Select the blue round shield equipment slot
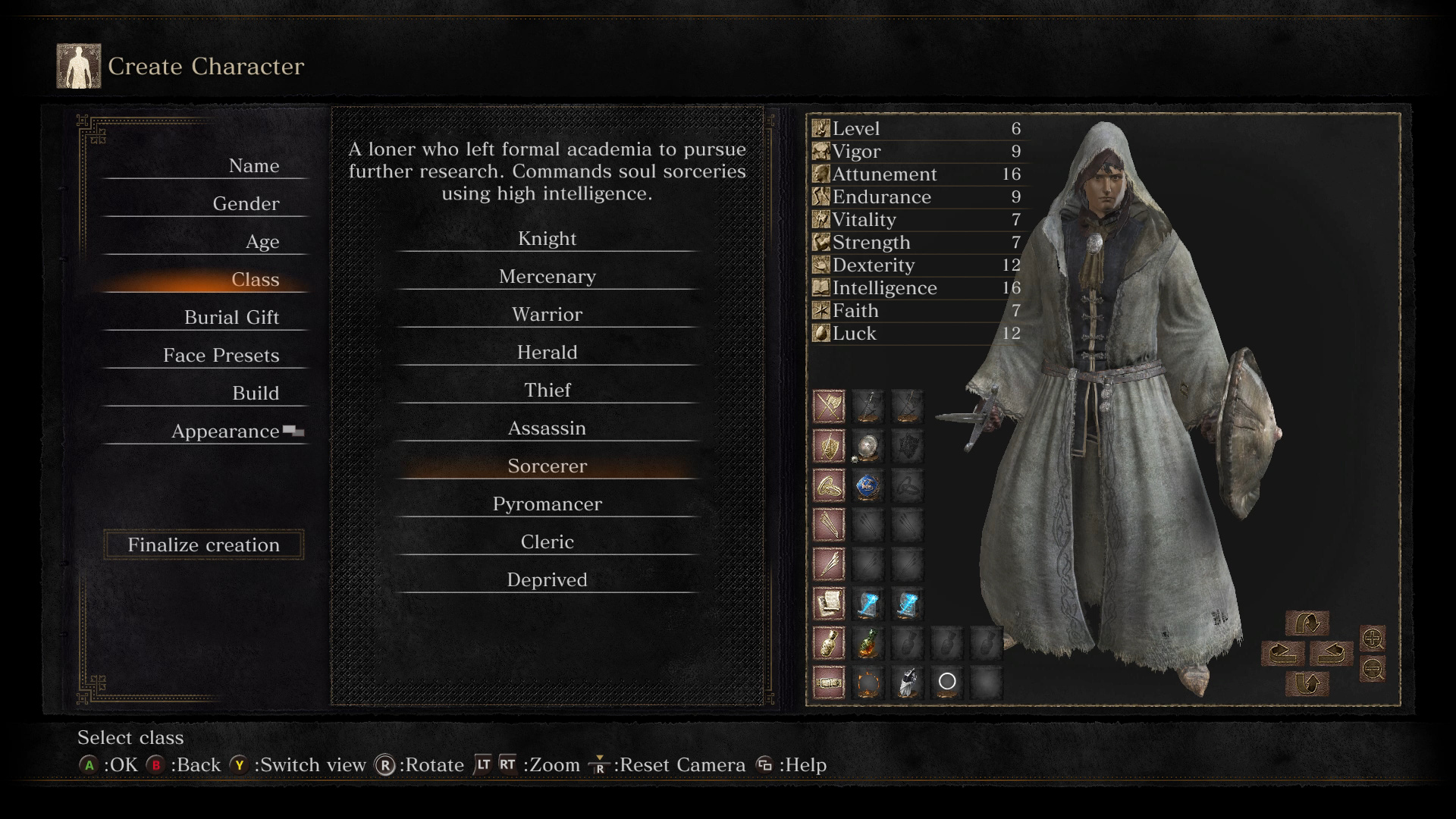Image resolution: width=1456 pixels, height=819 pixels. [x=868, y=485]
